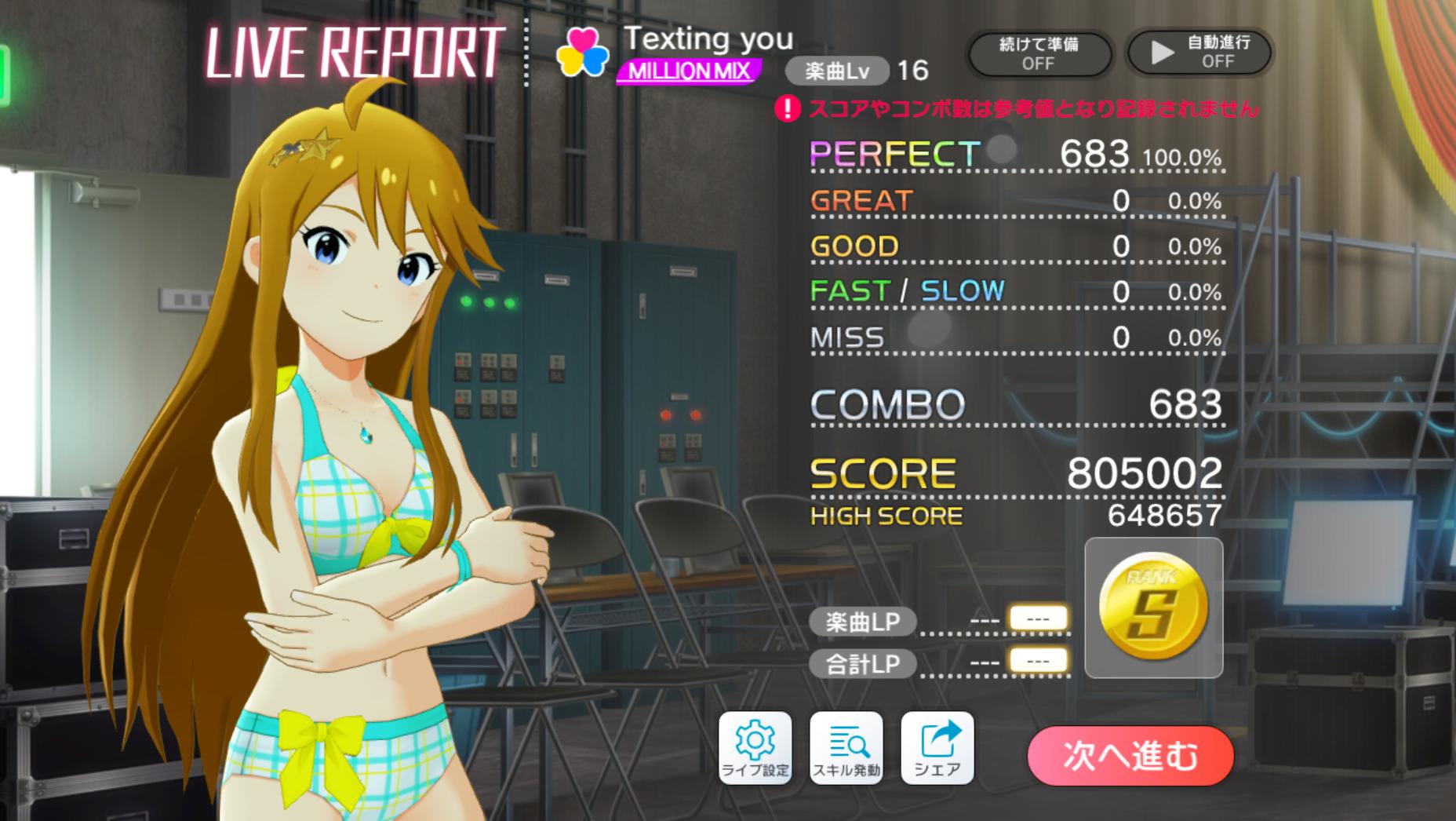Viewport: 1456px width, 821px height.
Task: Tap the pink 次へ進む button
Action: point(1130,755)
